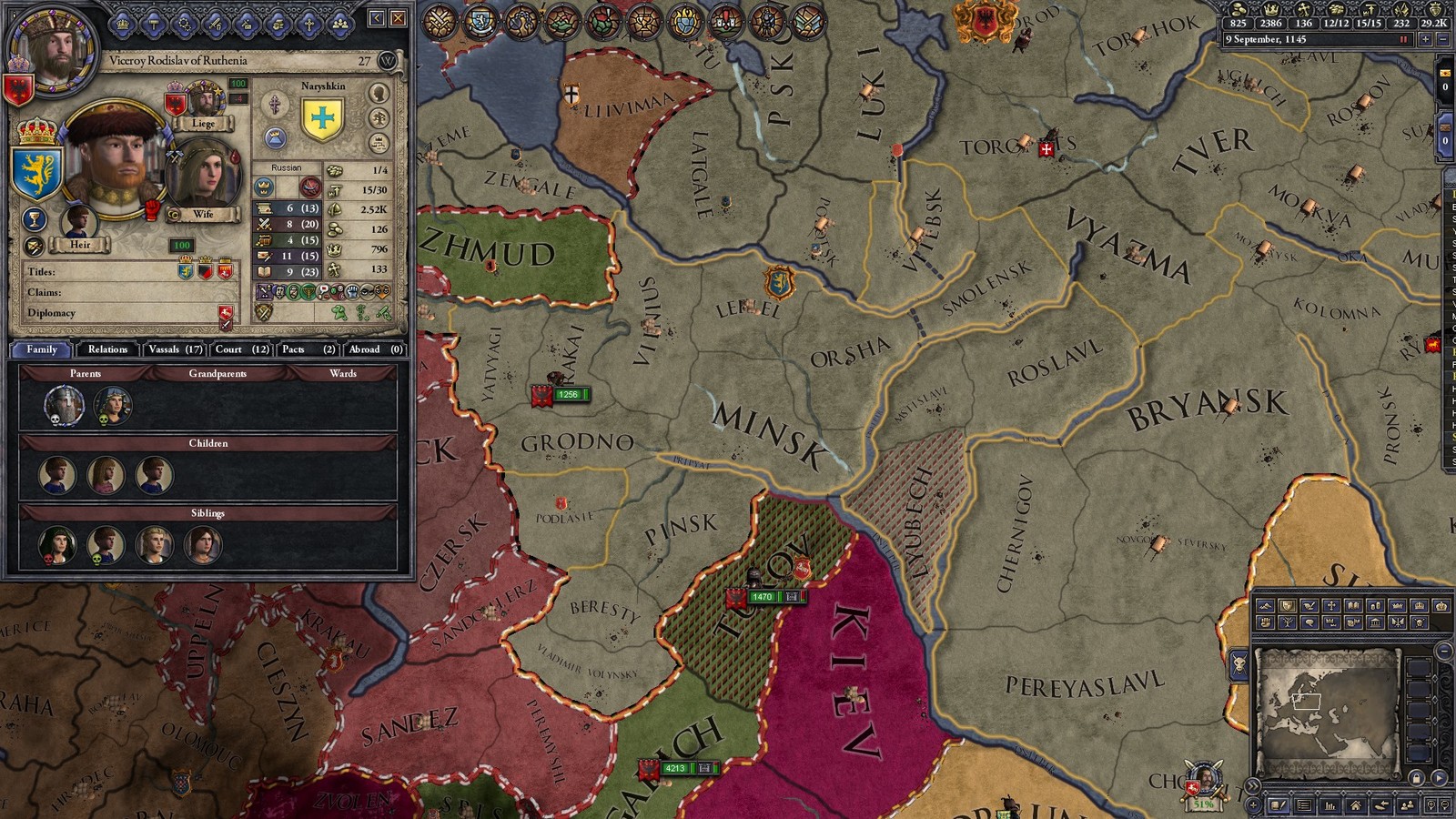Open the home-icon button below minimap
Image resolution: width=1456 pixels, height=819 pixels.
[1356, 805]
